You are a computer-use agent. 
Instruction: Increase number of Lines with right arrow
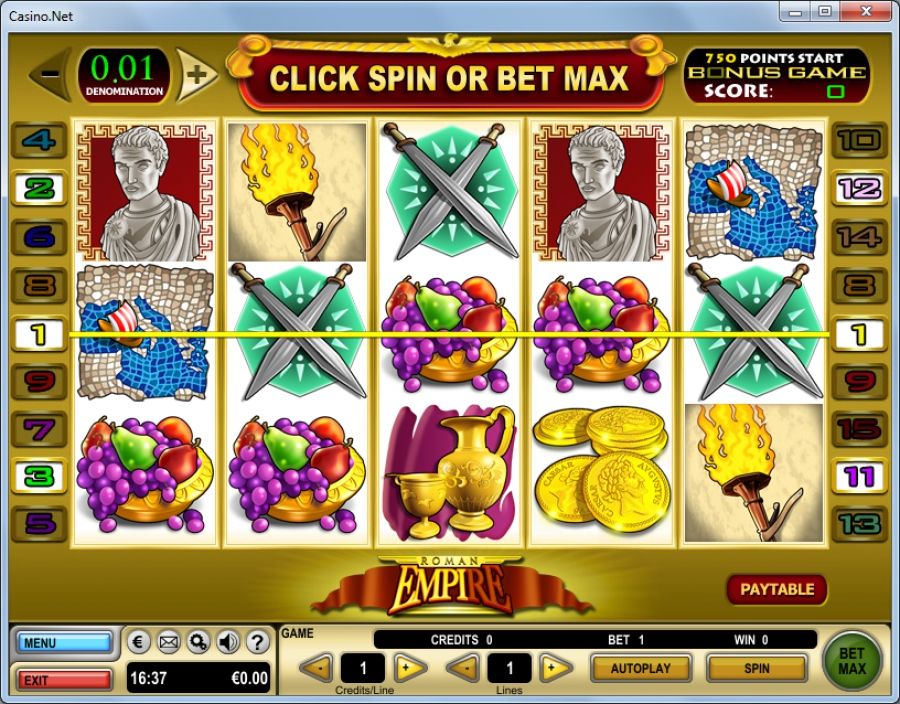click(x=556, y=667)
